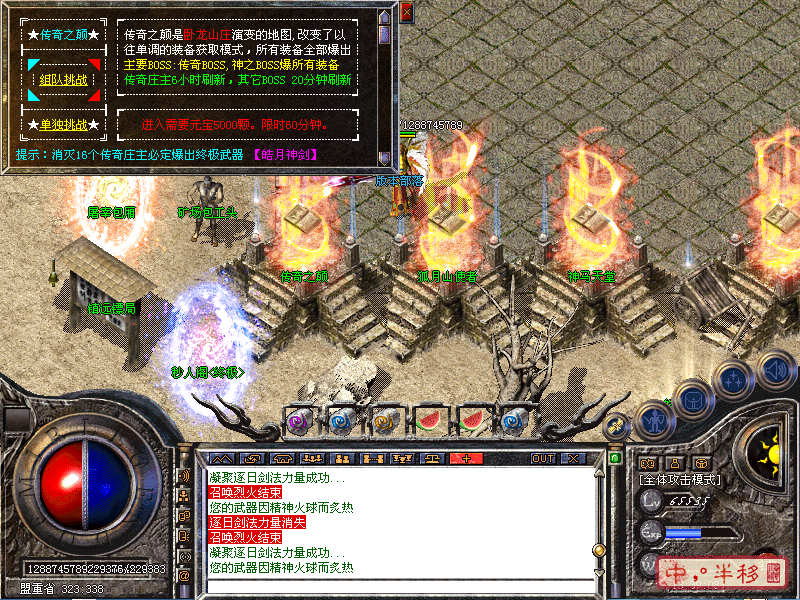Click the @ chat channel button
The width and height of the screenshot is (800, 600).
(184, 577)
